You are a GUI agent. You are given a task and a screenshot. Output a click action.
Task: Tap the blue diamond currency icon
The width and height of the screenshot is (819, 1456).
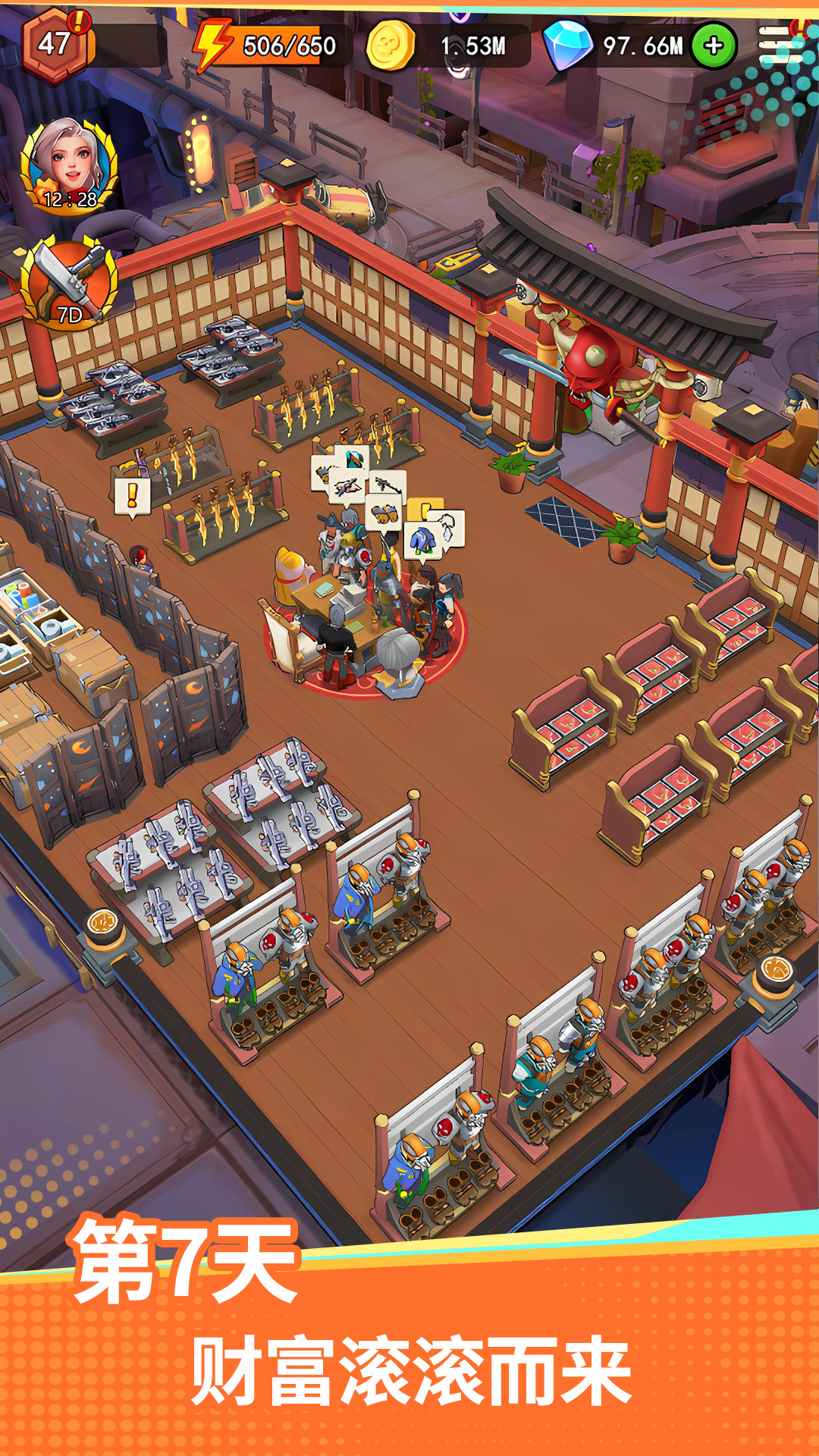click(x=568, y=45)
